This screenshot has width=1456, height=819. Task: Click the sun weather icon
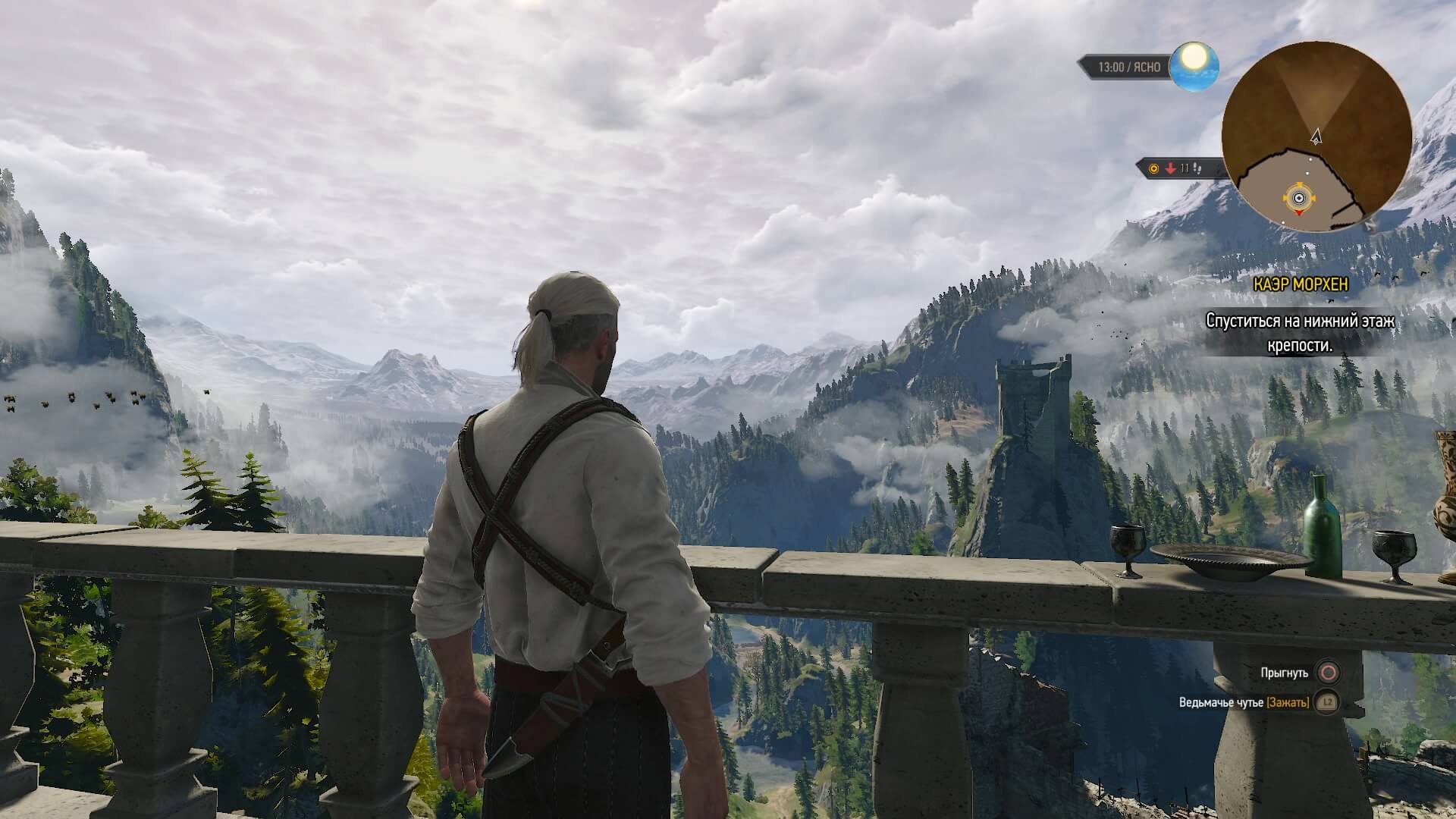coord(1194,65)
